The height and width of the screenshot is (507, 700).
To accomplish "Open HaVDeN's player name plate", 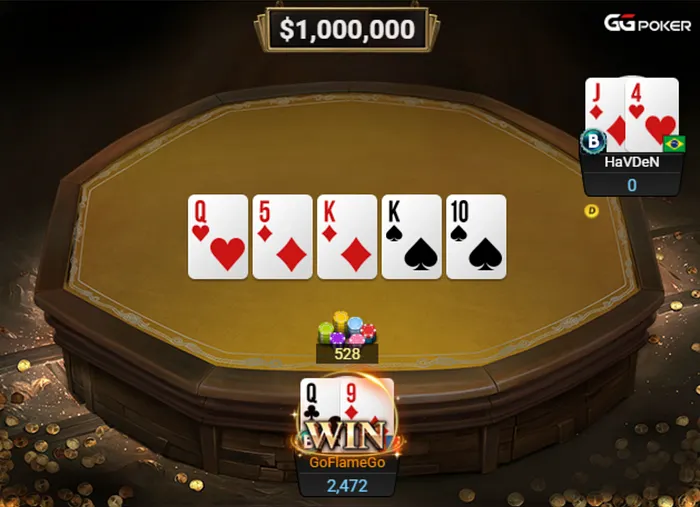I will tap(631, 162).
